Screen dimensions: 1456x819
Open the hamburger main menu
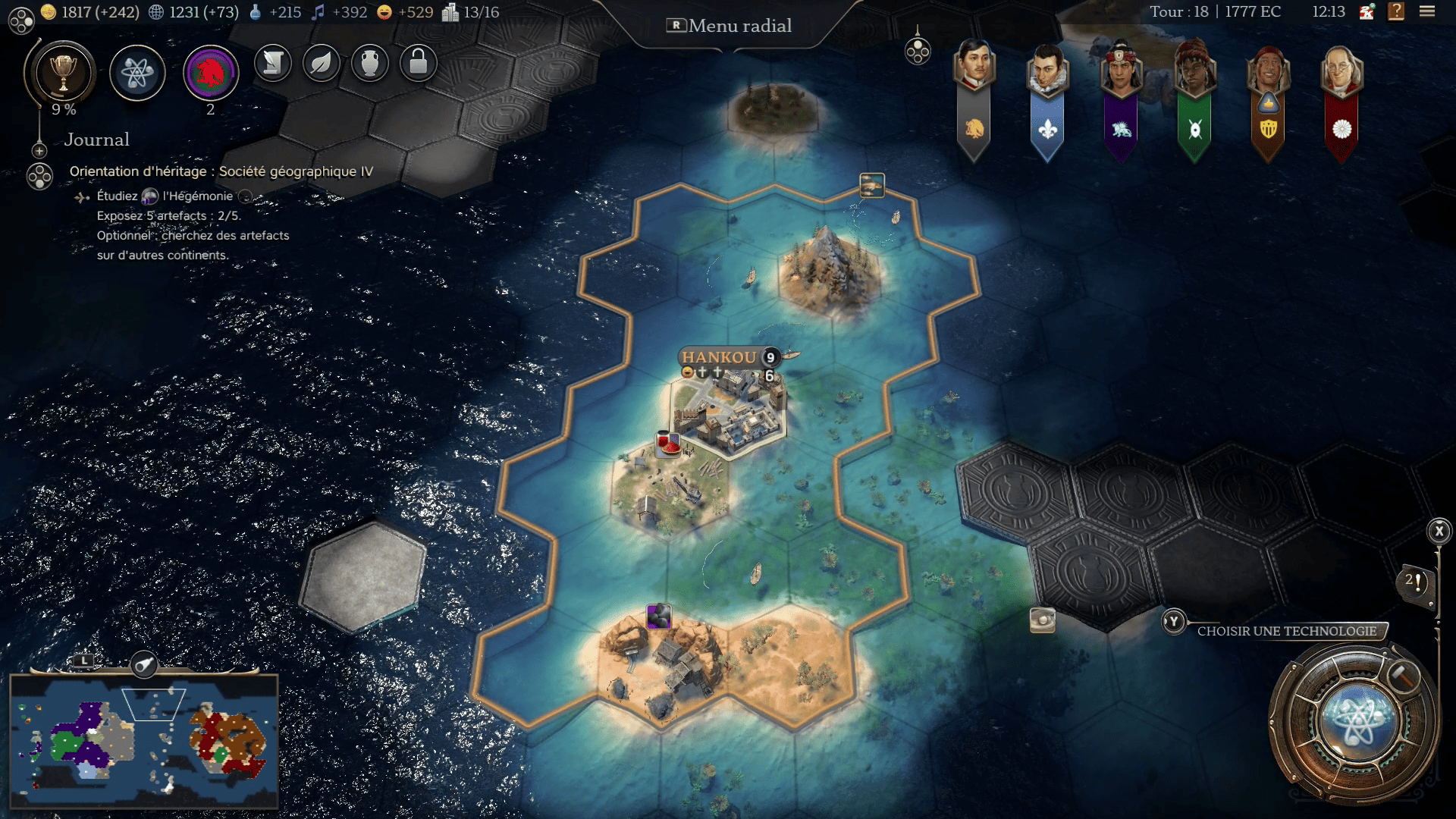point(1426,12)
